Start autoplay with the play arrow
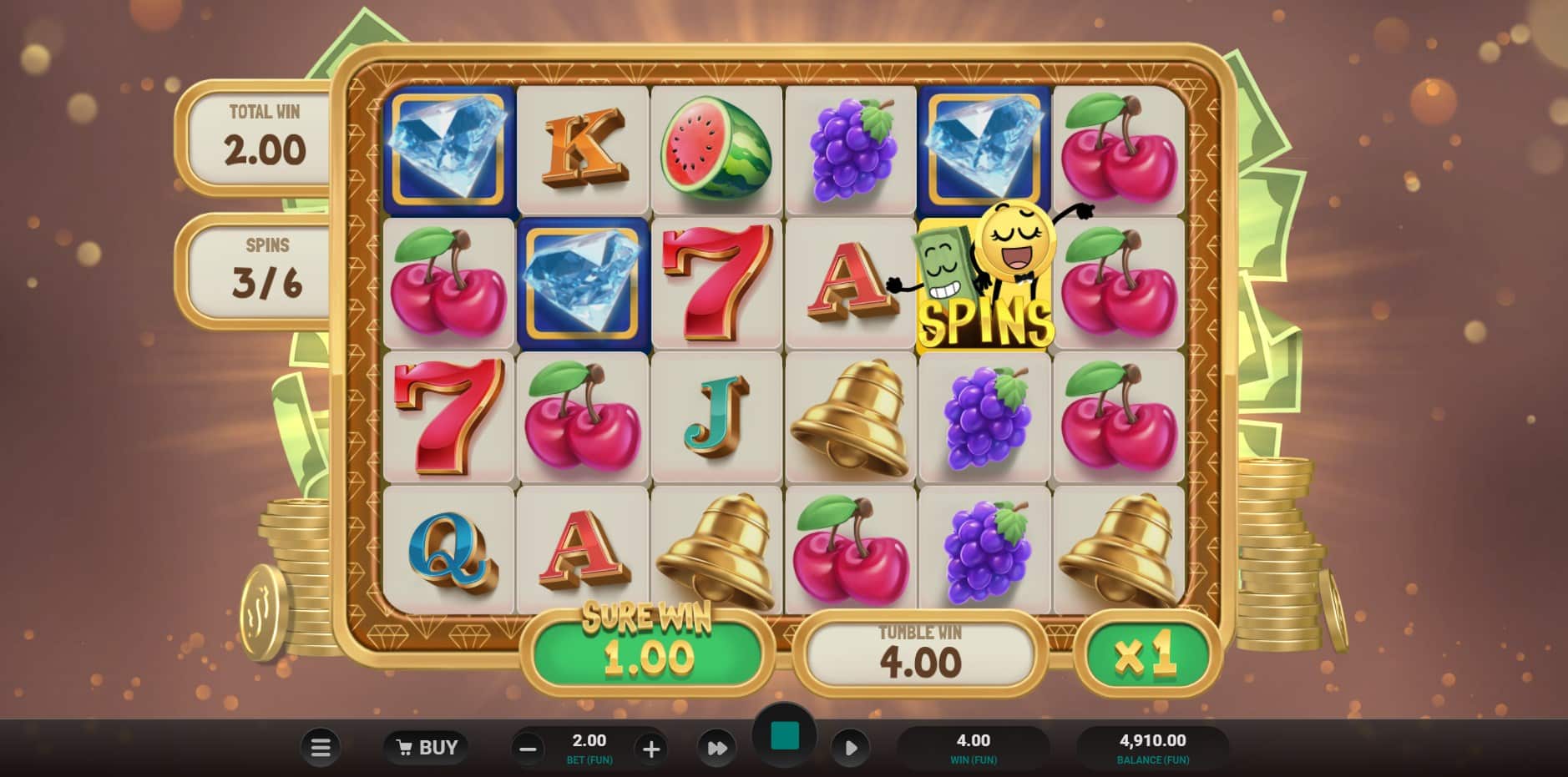Image resolution: width=1568 pixels, height=777 pixels. click(851, 748)
